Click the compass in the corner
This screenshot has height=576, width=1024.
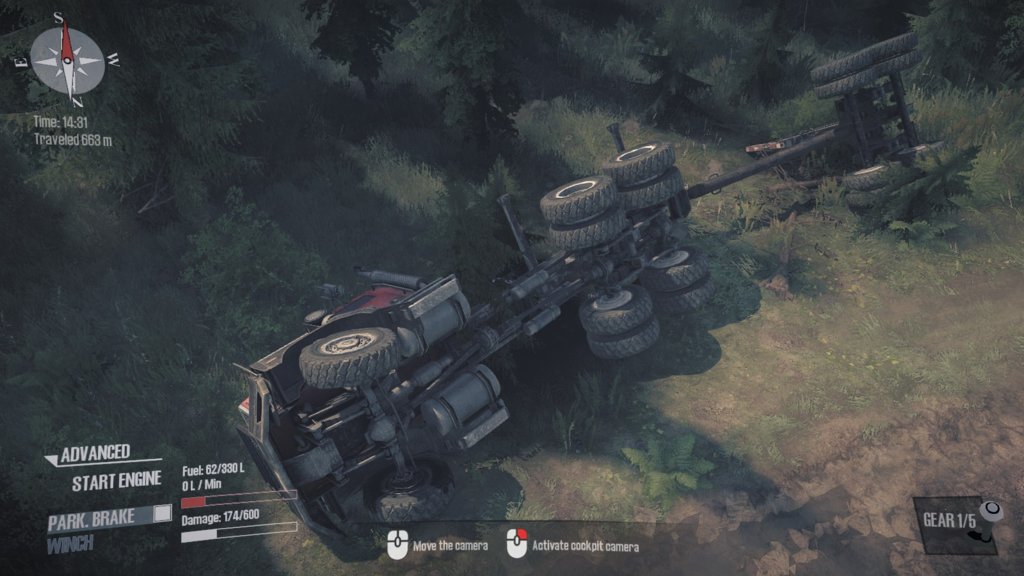[x=67, y=58]
